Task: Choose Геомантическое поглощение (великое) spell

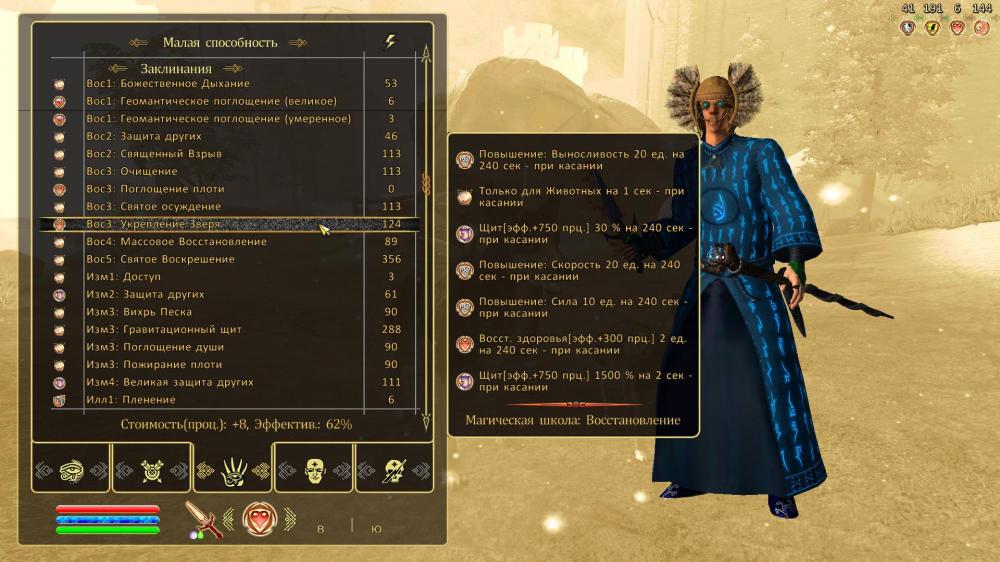Action: [x=210, y=101]
